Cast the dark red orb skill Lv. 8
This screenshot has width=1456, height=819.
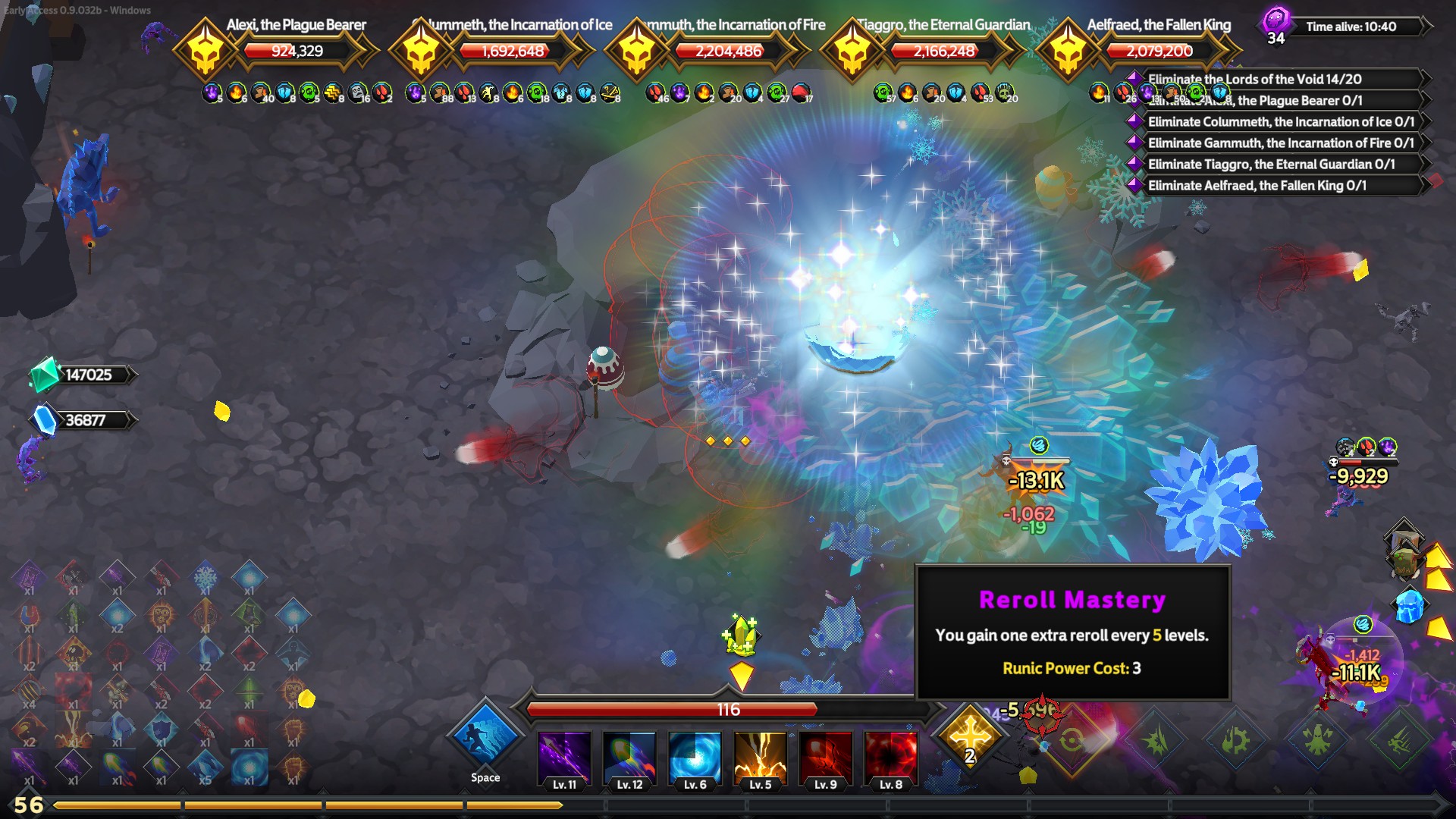890,758
